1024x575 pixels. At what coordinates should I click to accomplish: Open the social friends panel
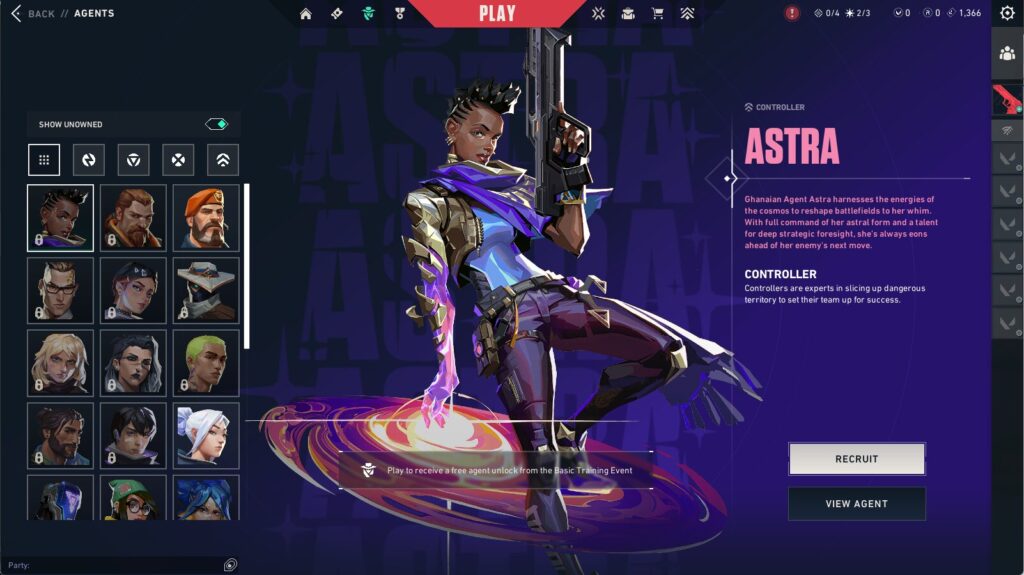click(1007, 54)
